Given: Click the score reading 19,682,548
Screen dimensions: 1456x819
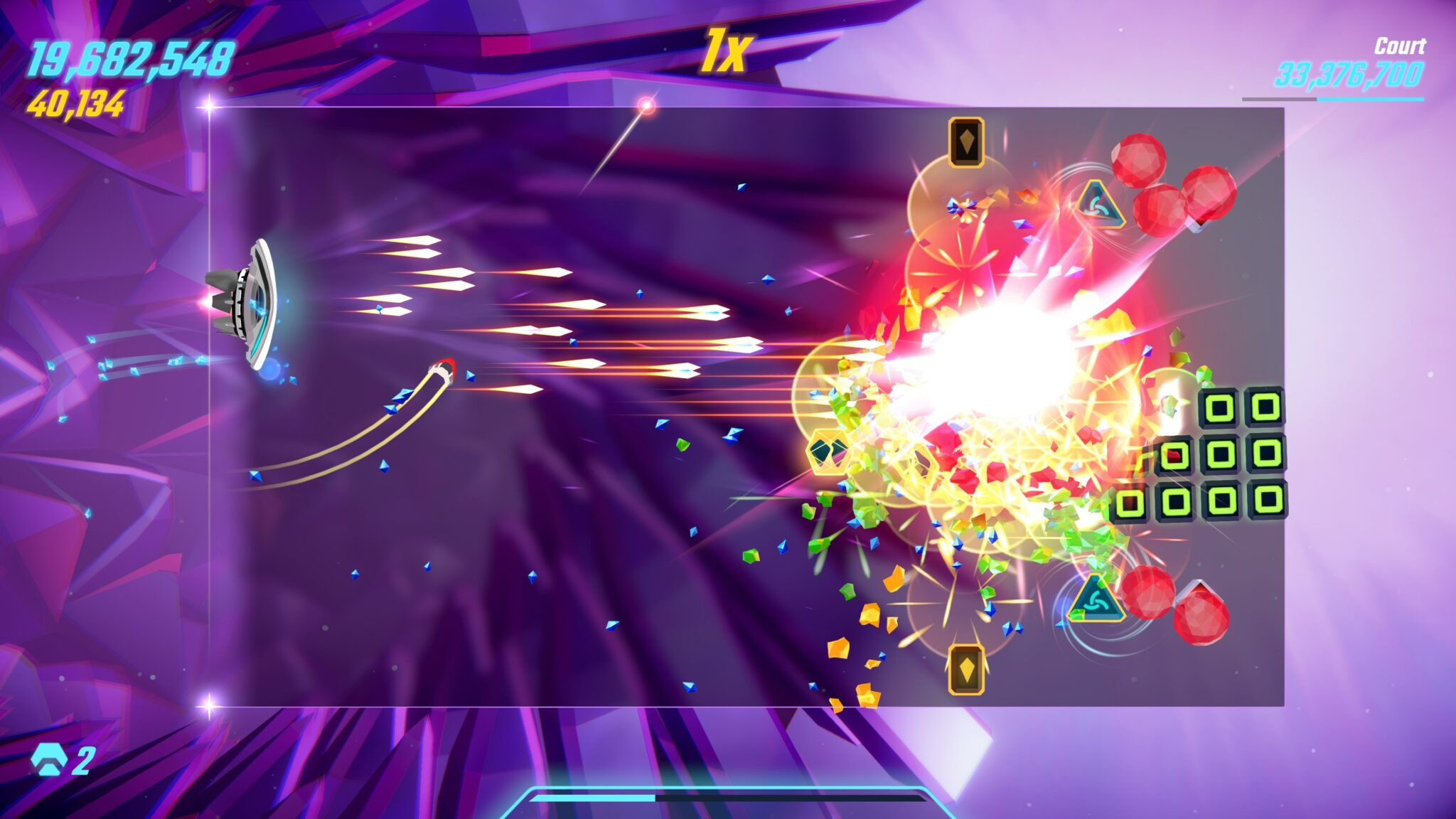Looking at the screenshot, I should (x=130, y=60).
